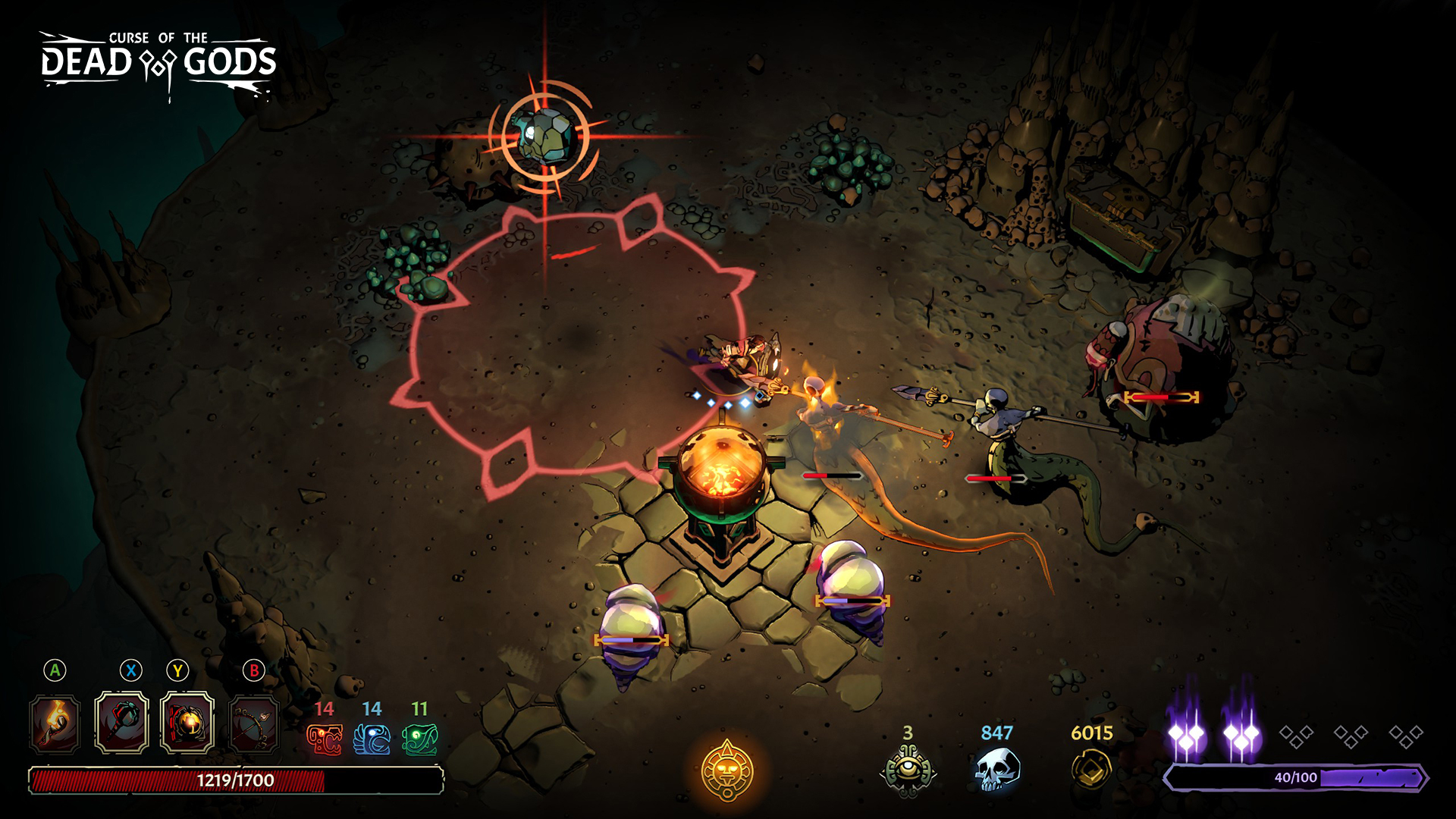Click the green serpent stat glyph
This screenshot has height=819, width=1456.
420,739
